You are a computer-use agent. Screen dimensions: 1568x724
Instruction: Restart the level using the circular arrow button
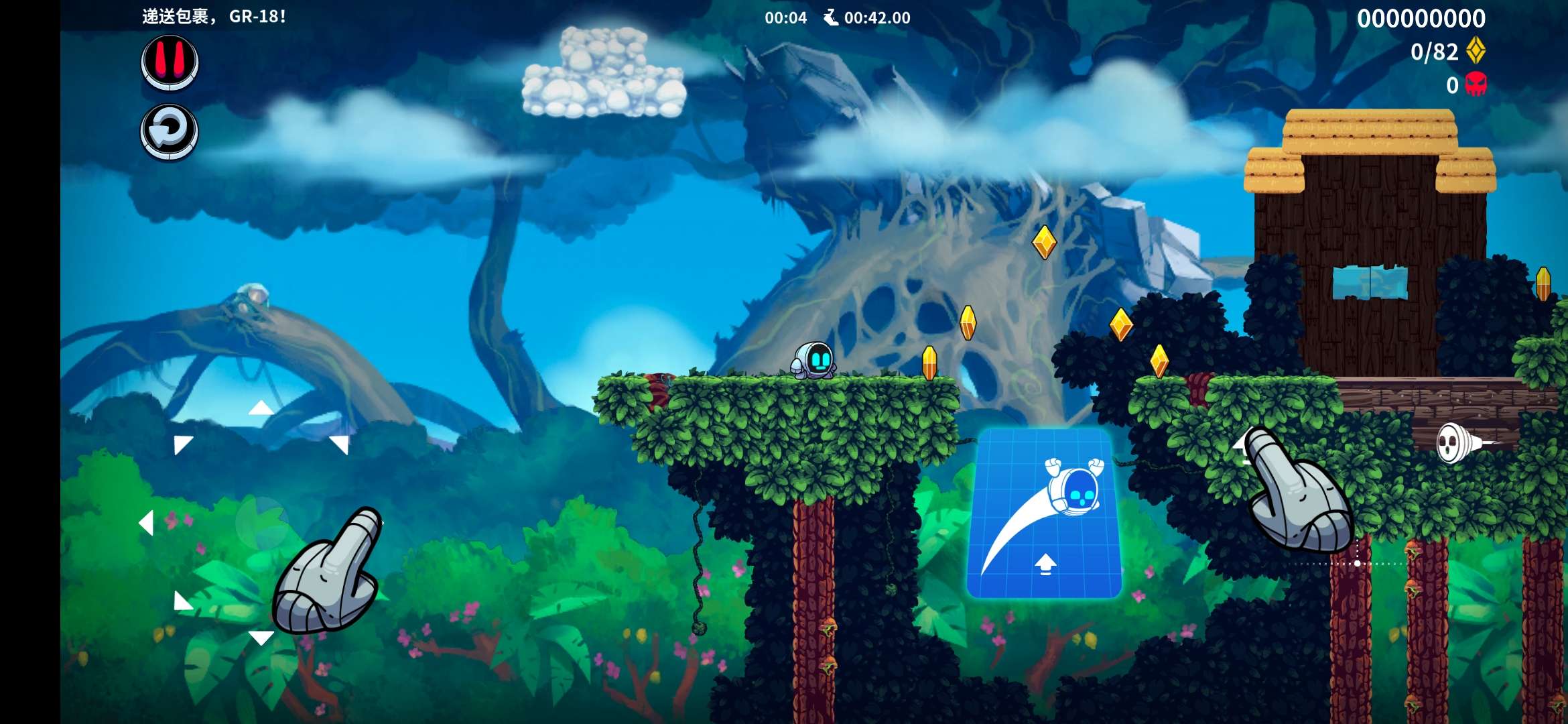169,131
